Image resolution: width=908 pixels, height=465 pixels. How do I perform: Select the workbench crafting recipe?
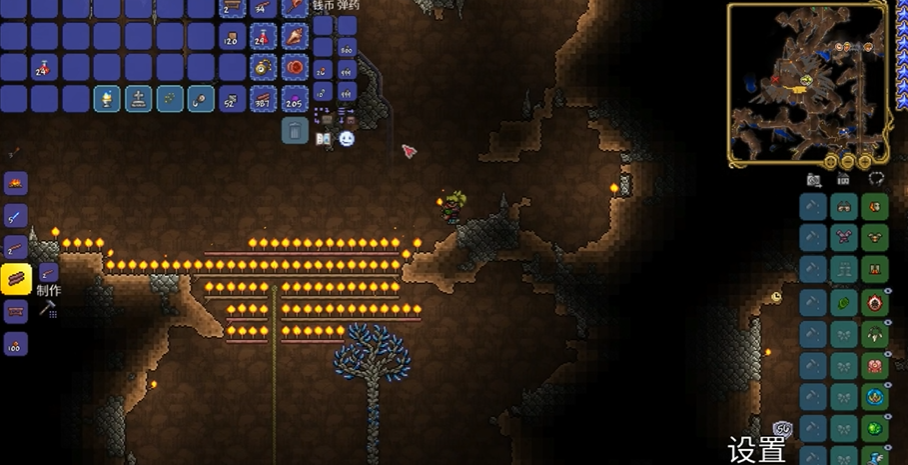pos(16,312)
